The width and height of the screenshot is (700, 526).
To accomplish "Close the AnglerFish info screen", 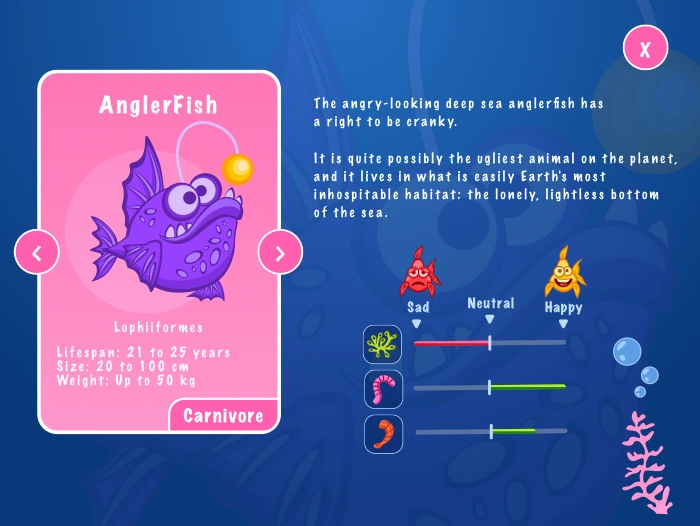I will pyautogui.click(x=645, y=48).
